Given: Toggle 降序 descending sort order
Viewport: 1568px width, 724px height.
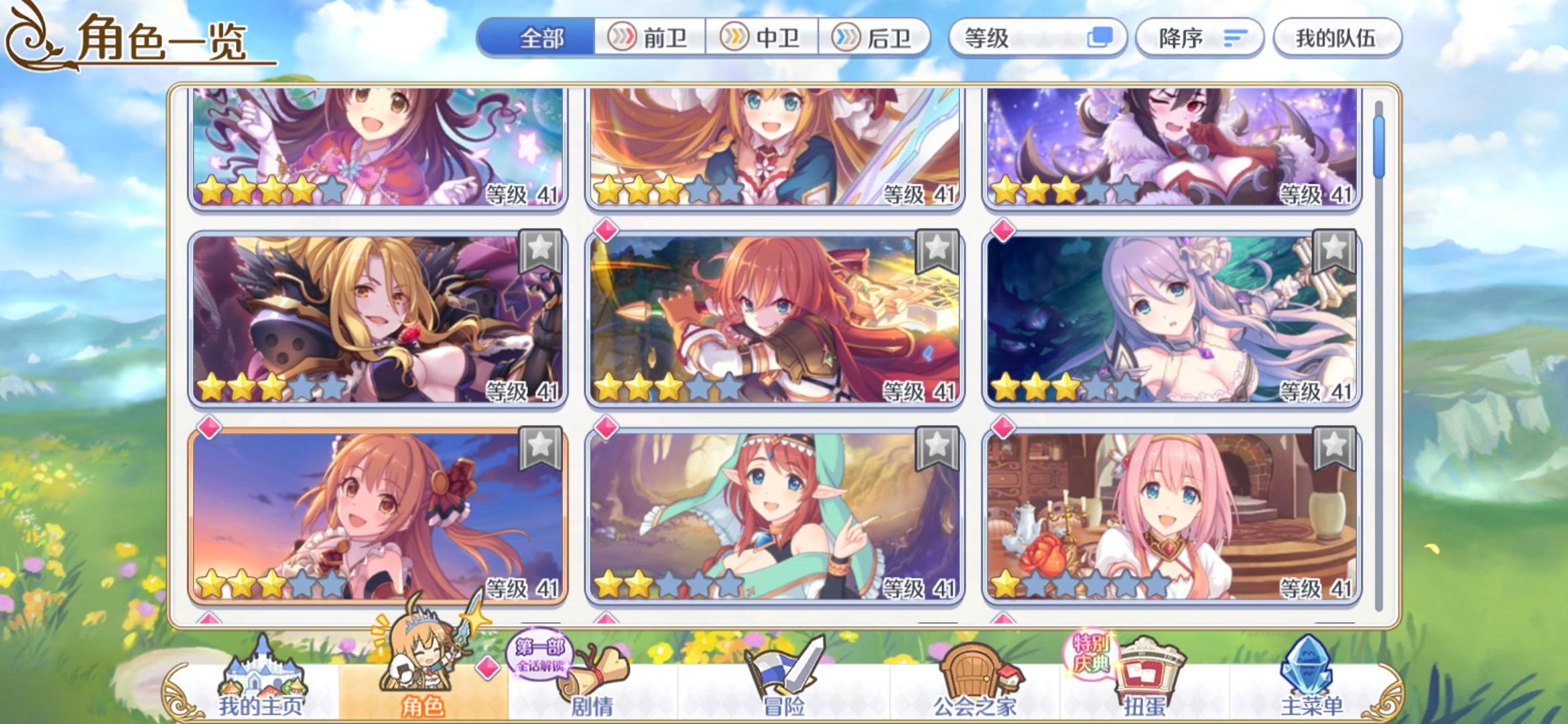Looking at the screenshot, I should point(1199,38).
